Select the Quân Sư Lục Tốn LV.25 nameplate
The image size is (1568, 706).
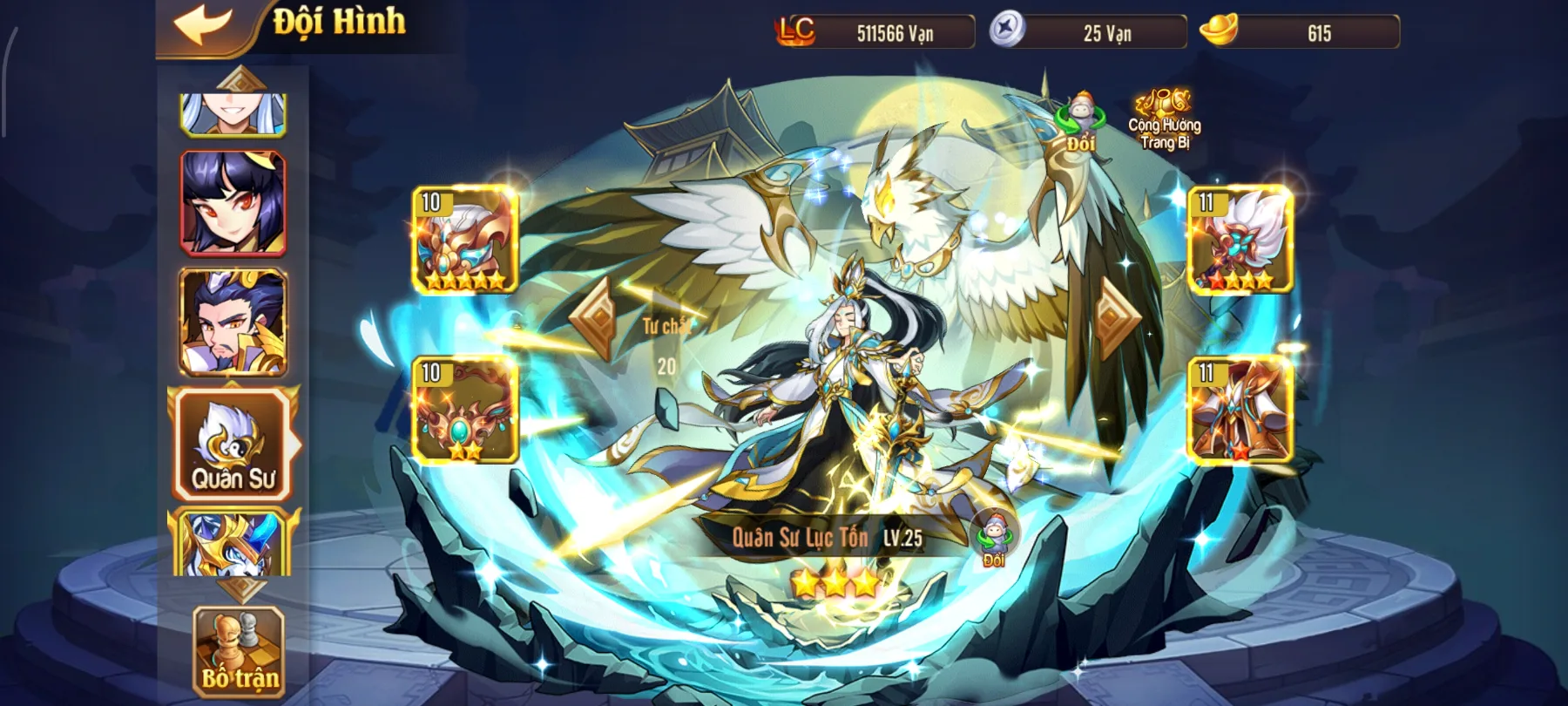pos(828,539)
